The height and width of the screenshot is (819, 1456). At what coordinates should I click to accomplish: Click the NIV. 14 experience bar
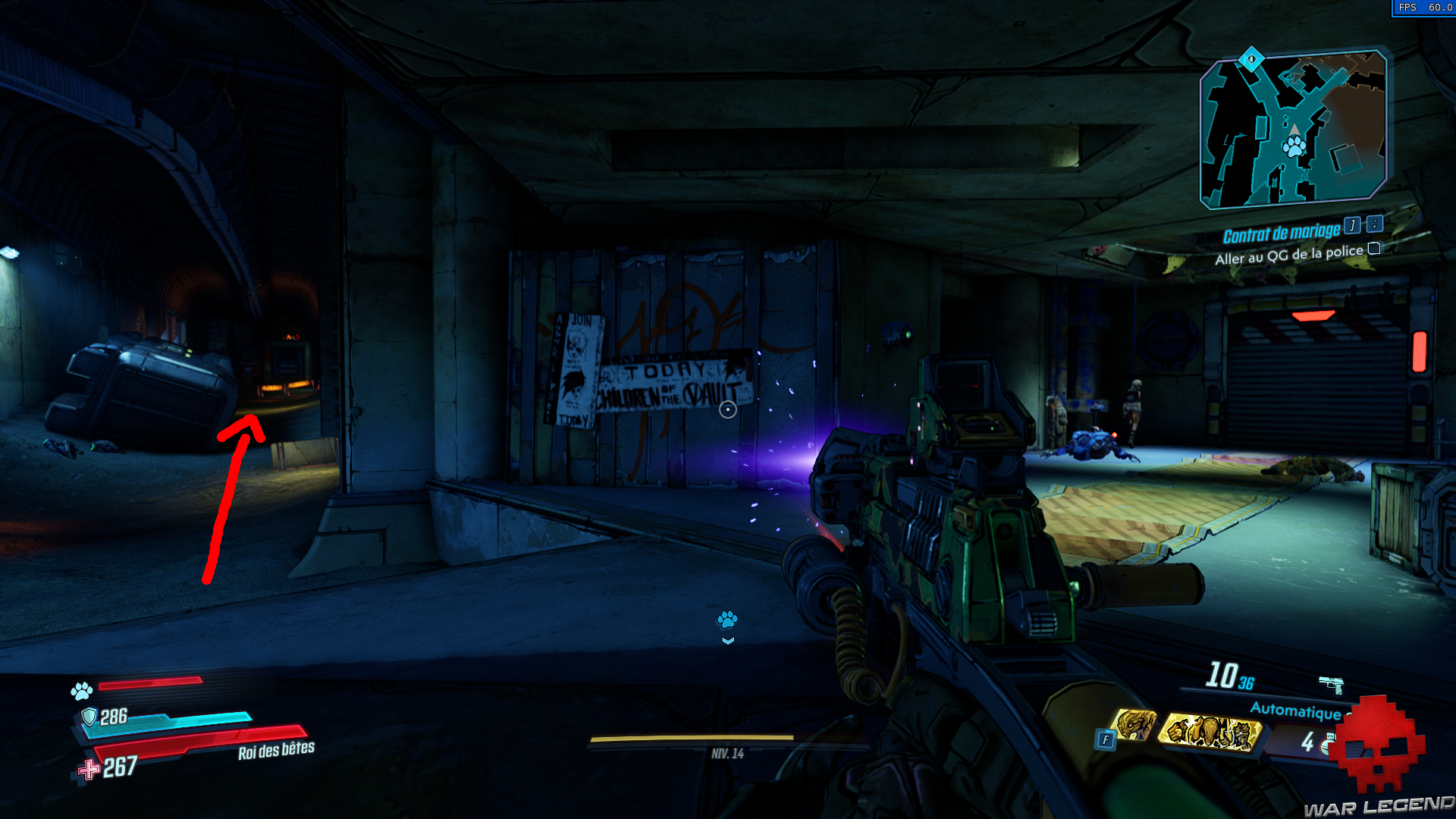(726, 753)
